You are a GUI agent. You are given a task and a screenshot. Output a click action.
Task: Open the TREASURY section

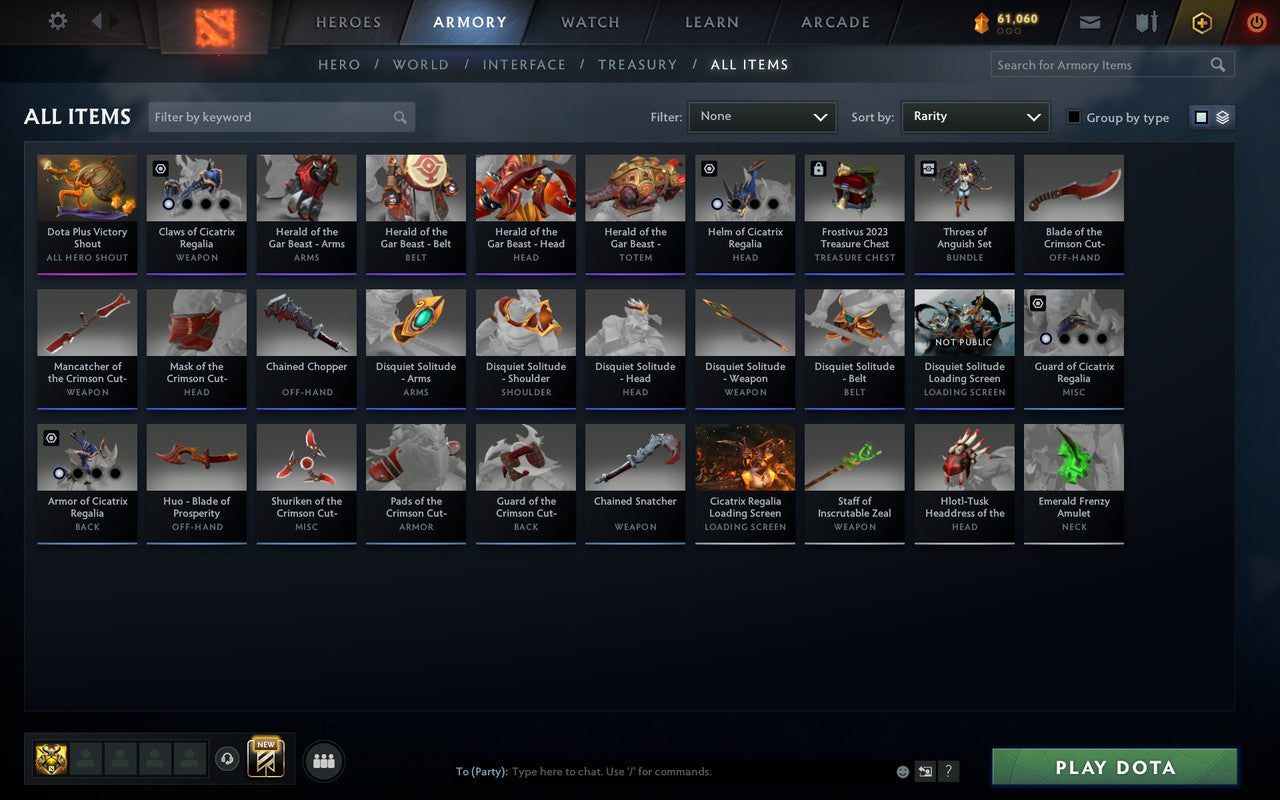[x=637, y=64]
